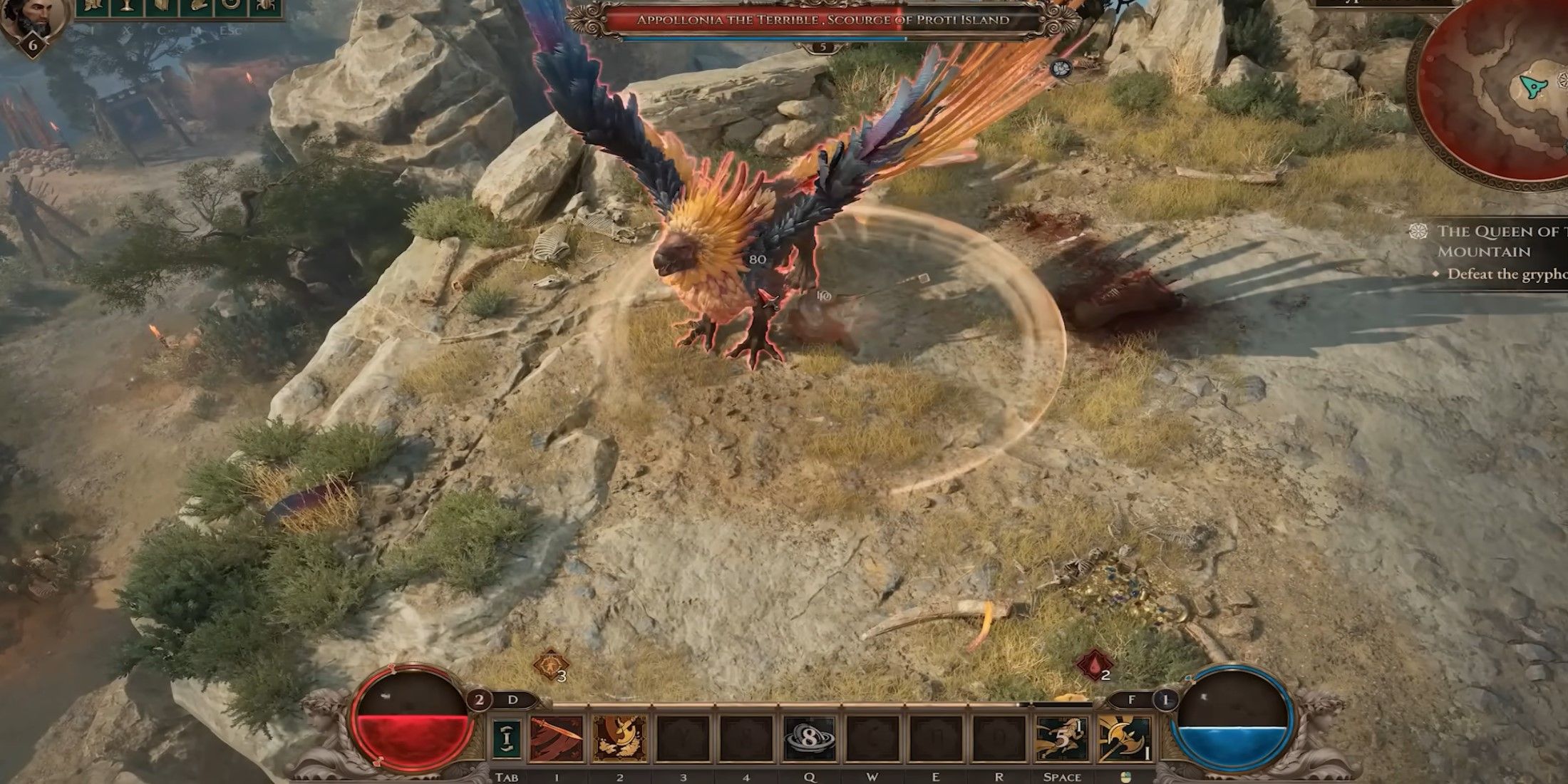This screenshot has height=784, width=1568.
Task: Use the golden axe throw skill
Action: coord(619,739)
